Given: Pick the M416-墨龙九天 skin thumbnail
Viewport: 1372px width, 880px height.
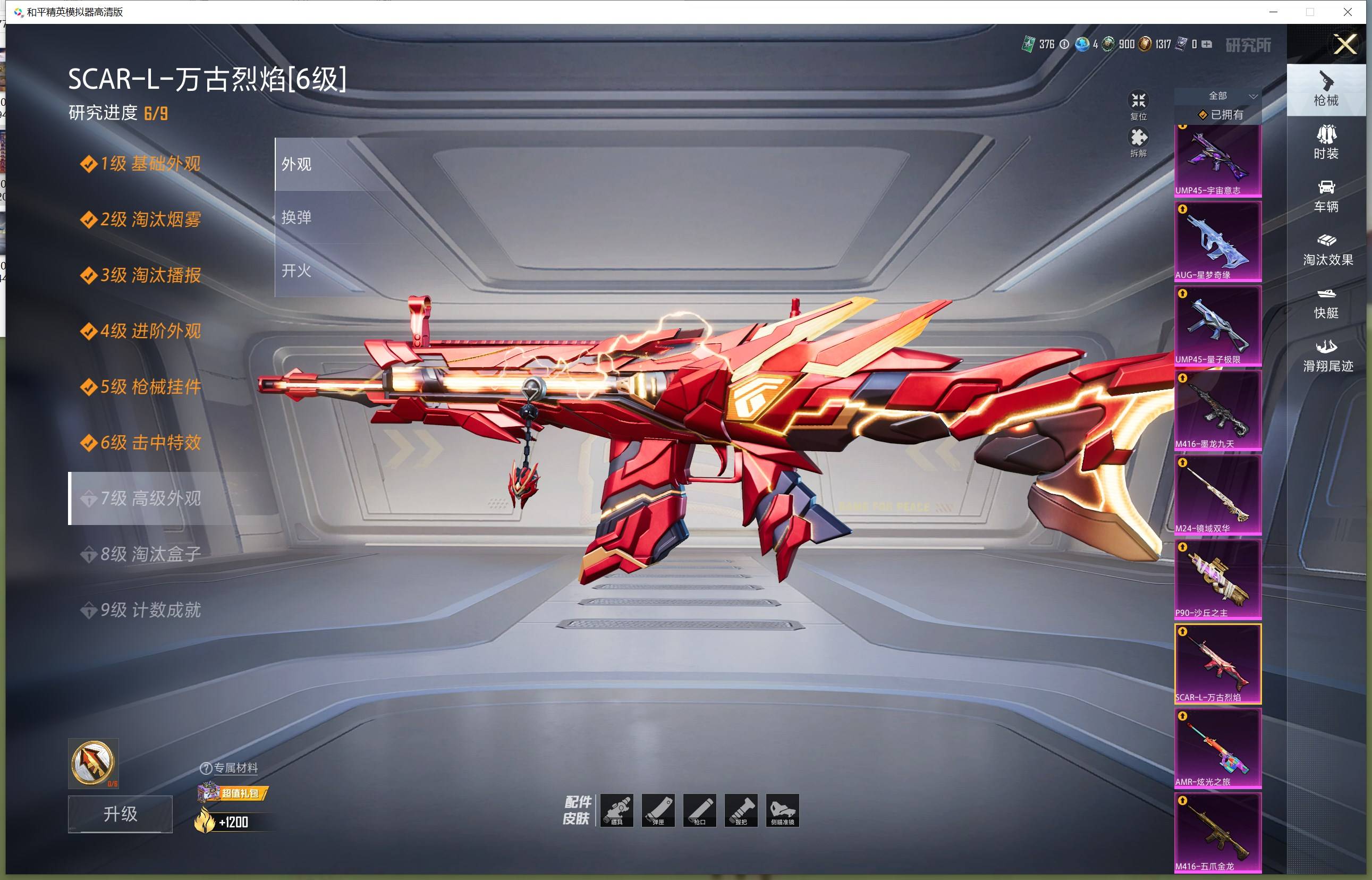Looking at the screenshot, I should point(1217,410).
